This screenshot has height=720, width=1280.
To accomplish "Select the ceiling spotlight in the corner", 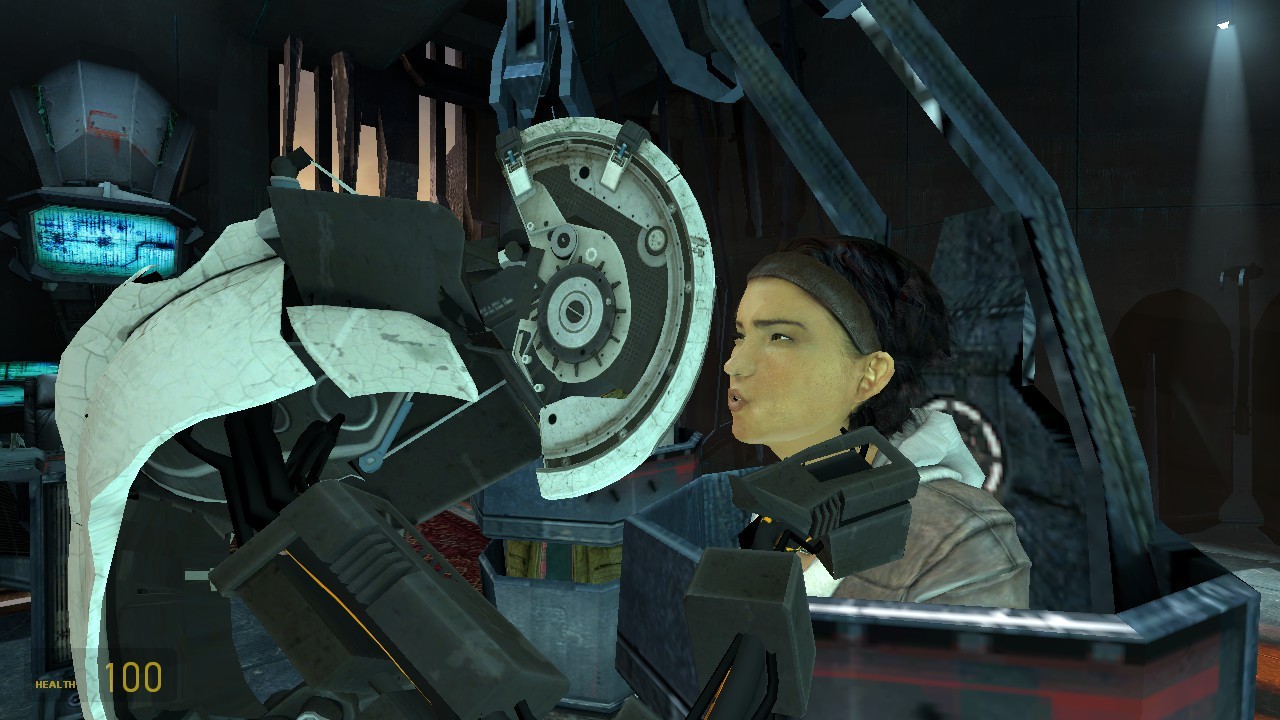I will pyautogui.click(x=1222, y=25).
